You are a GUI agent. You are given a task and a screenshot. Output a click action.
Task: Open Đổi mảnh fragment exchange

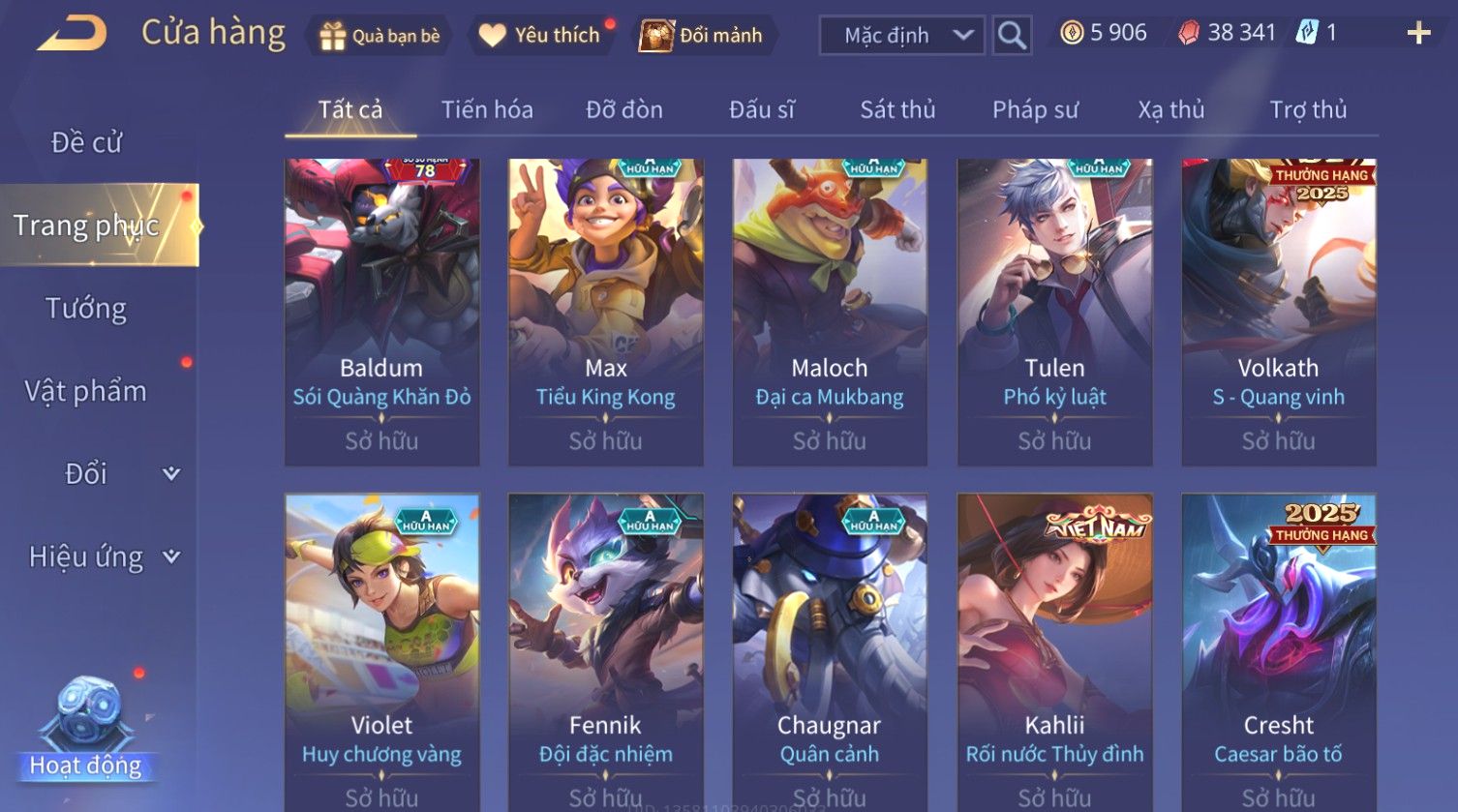pyautogui.click(x=702, y=36)
